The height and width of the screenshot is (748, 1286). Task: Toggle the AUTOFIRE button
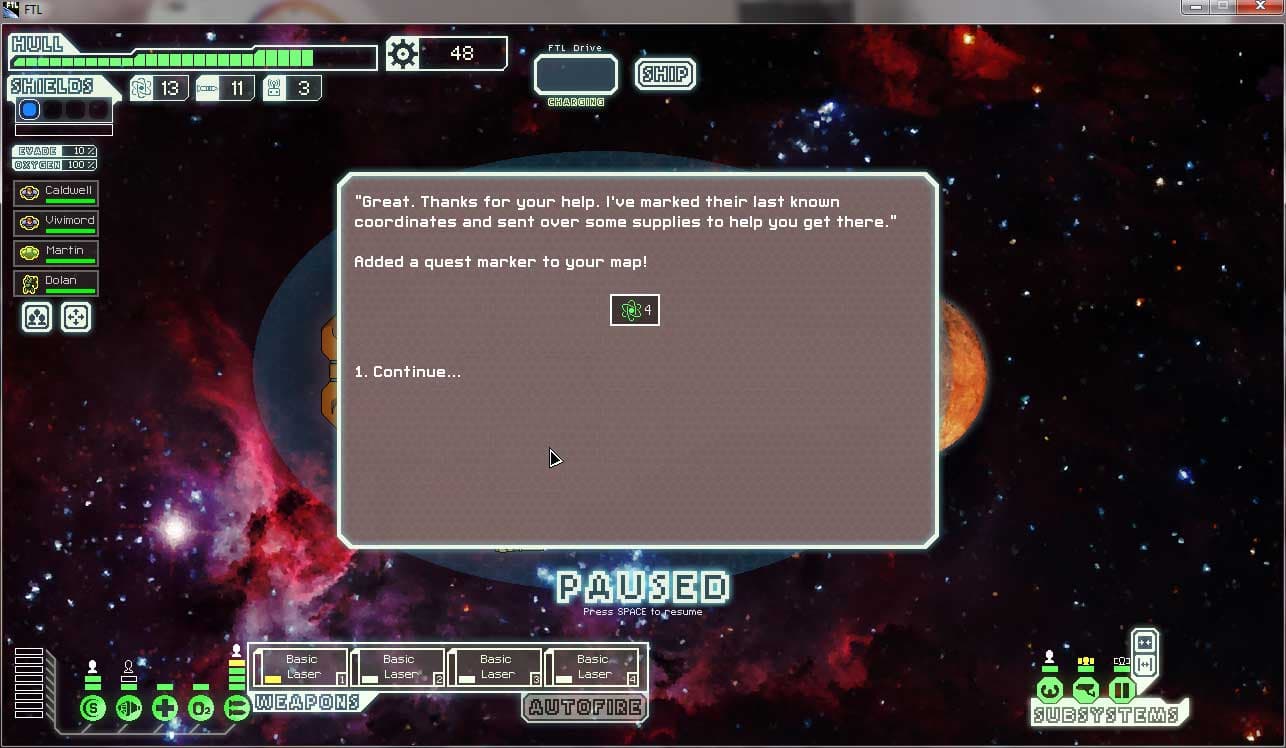click(585, 707)
